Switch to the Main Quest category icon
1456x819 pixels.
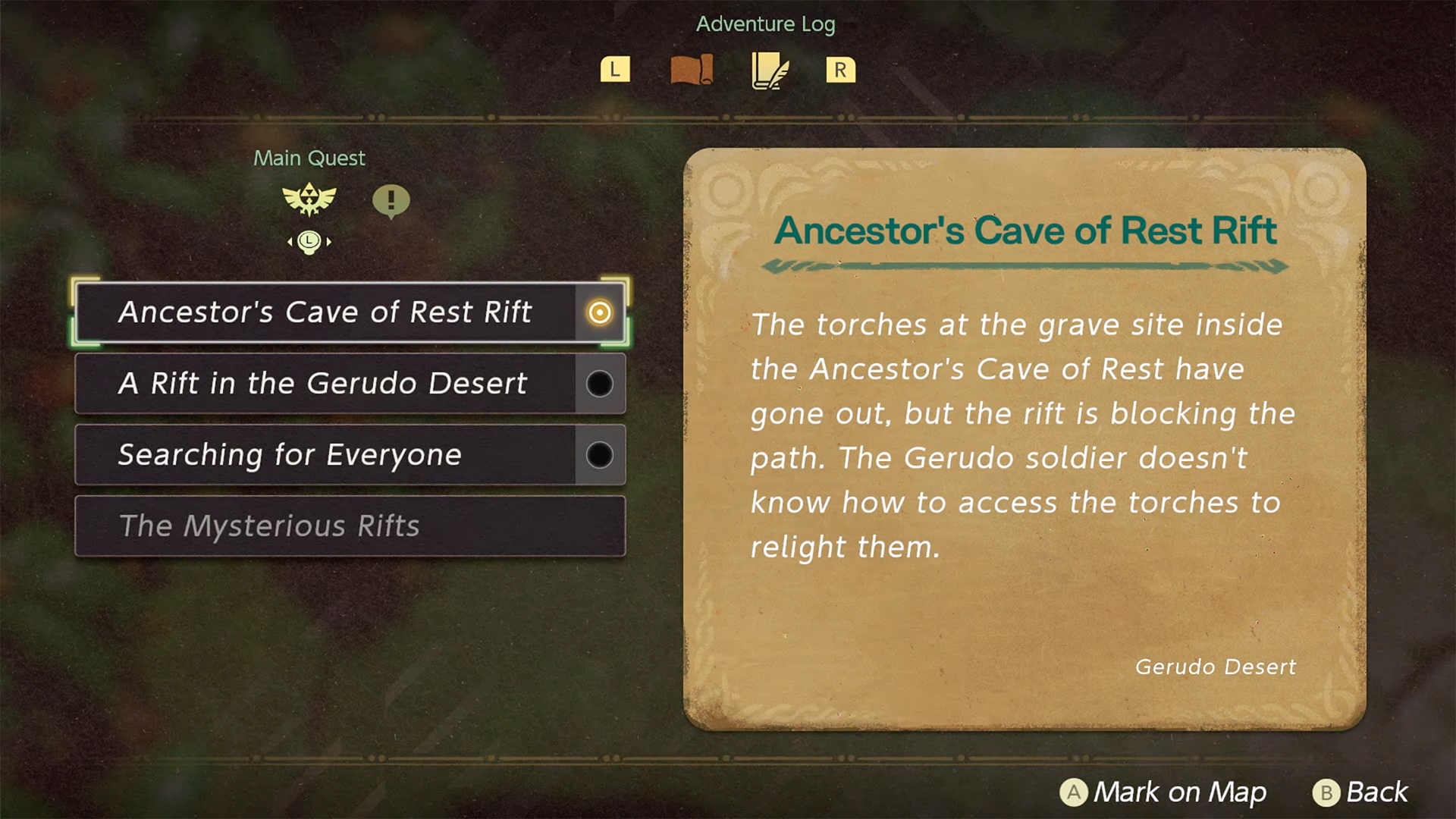[309, 199]
